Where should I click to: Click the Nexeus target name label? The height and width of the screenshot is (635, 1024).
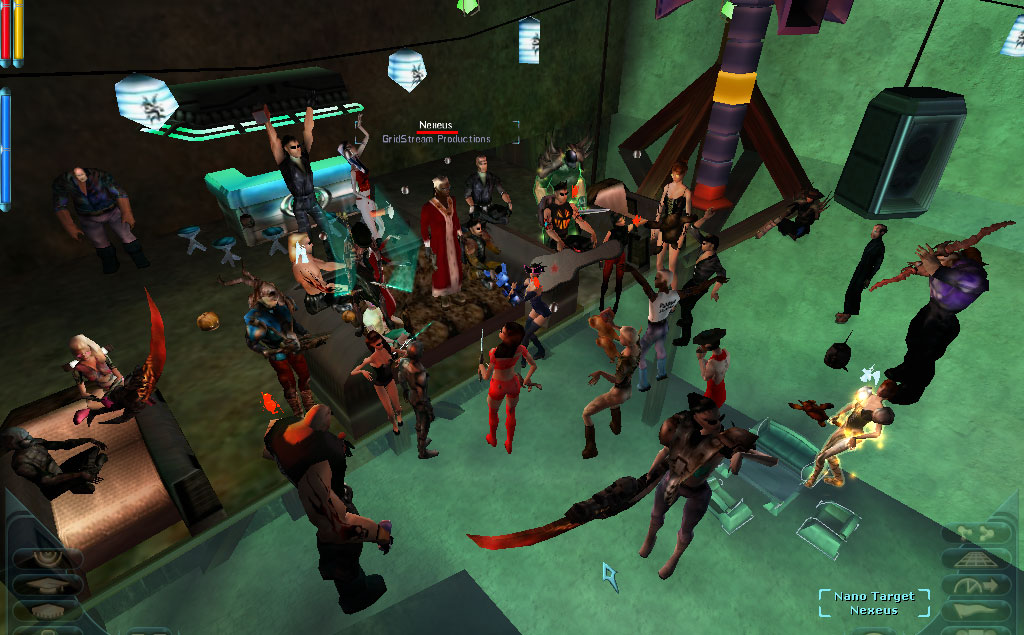click(437, 125)
